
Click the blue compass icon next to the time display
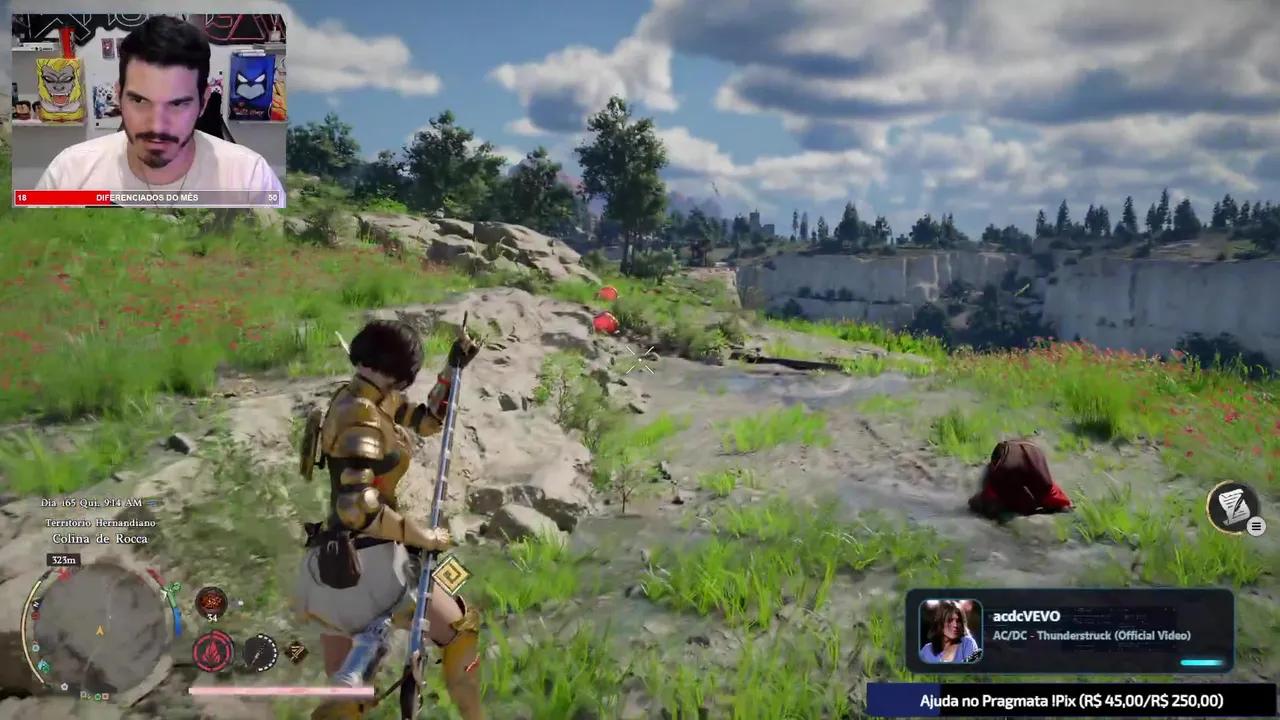coord(153,503)
